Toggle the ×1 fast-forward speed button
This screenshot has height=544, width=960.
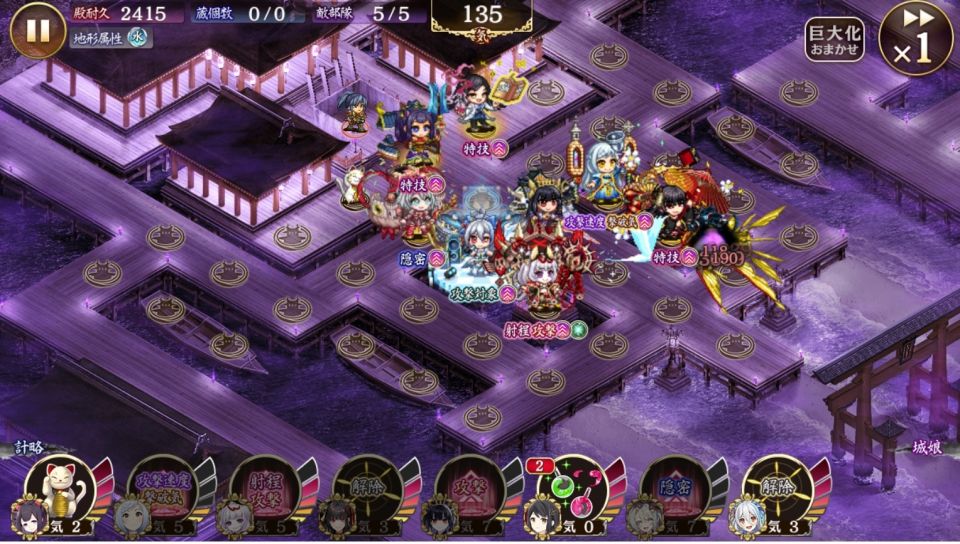click(915, 38)
